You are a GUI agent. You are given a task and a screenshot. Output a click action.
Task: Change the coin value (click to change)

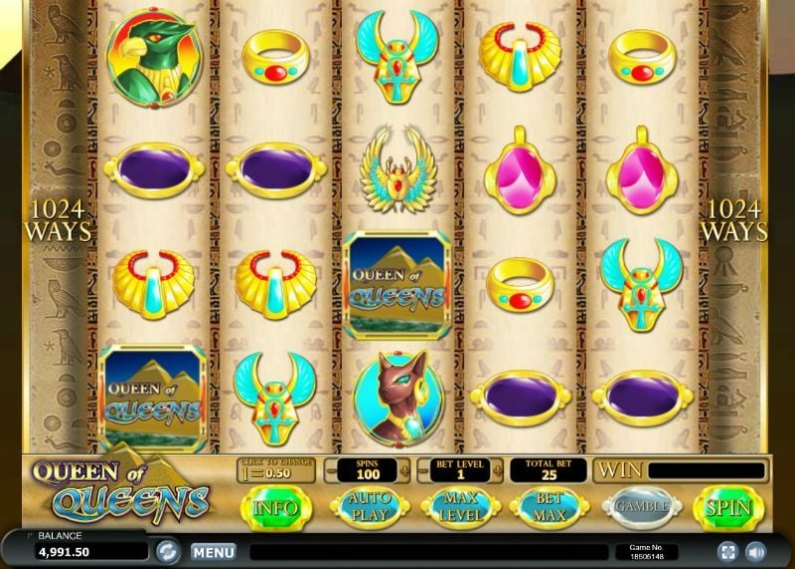point(275,471)
